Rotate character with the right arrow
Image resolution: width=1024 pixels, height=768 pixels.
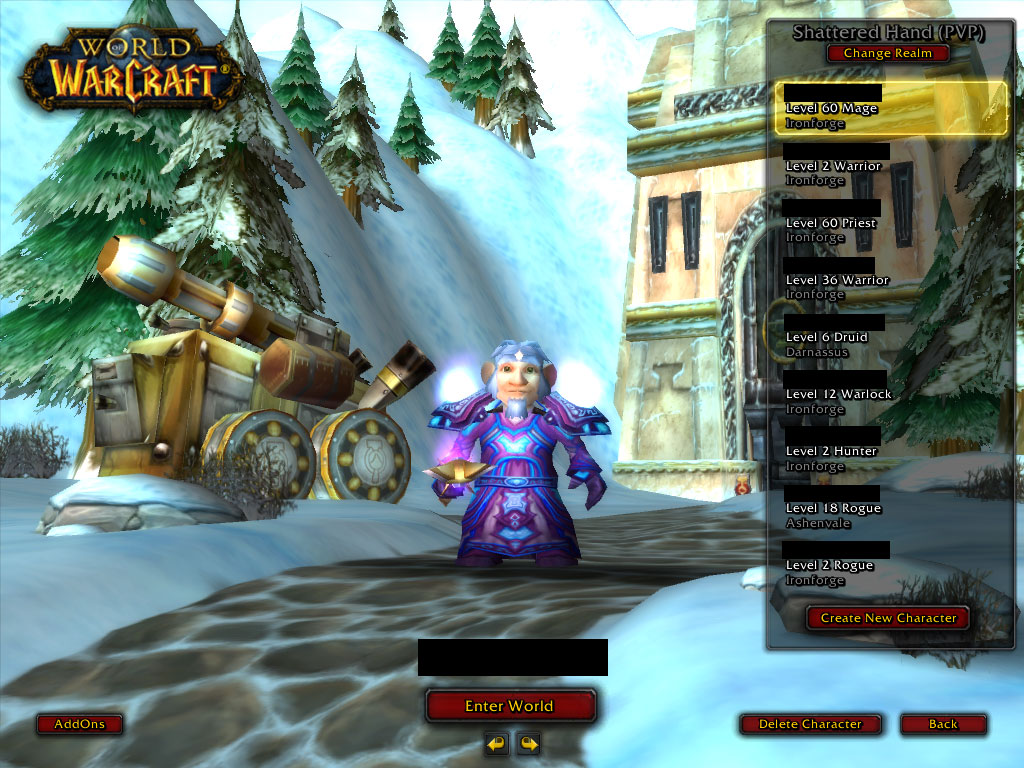[x=528, y=743]
